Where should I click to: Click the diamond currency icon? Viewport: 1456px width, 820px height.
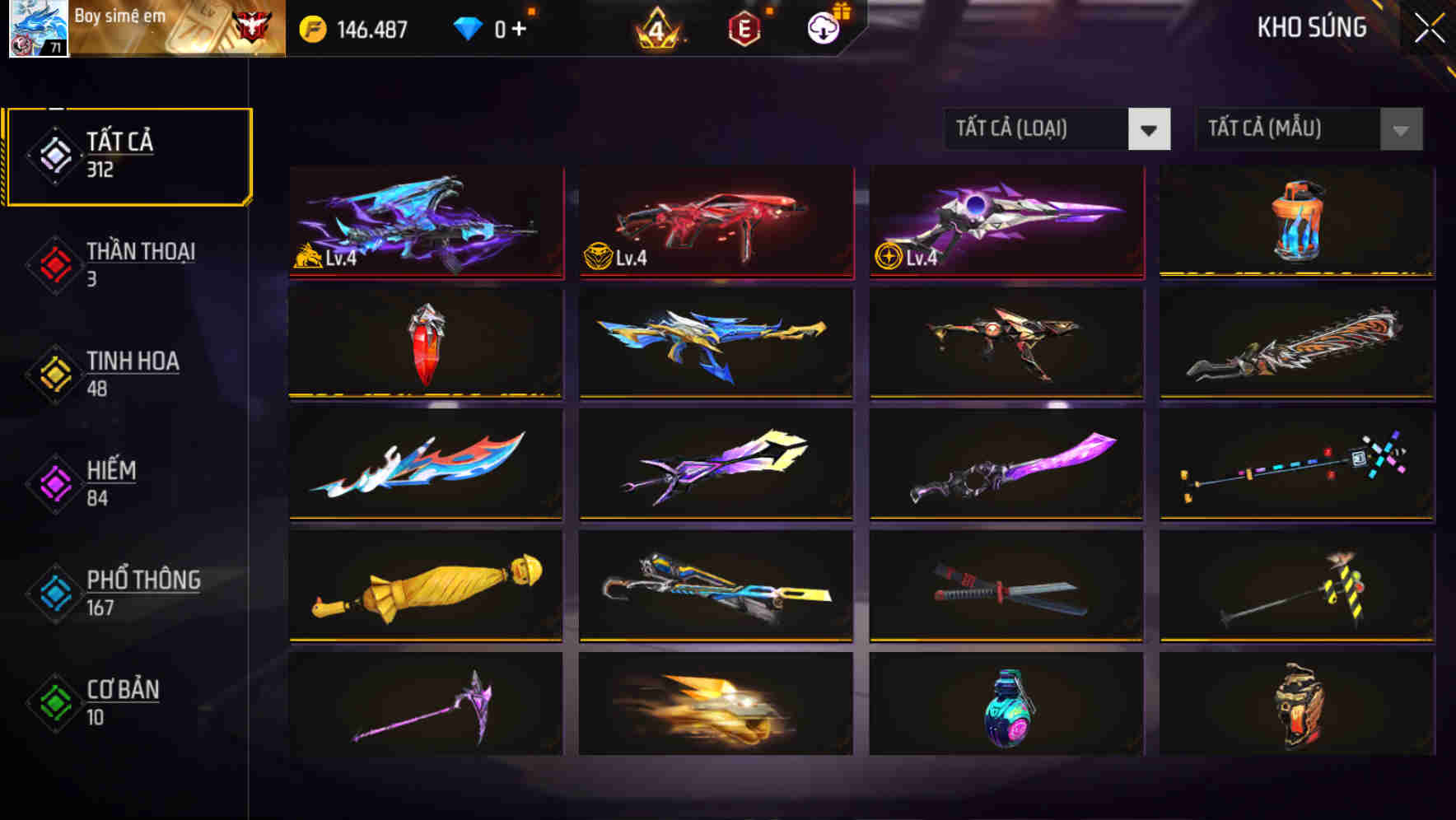[x=469, y=27]
